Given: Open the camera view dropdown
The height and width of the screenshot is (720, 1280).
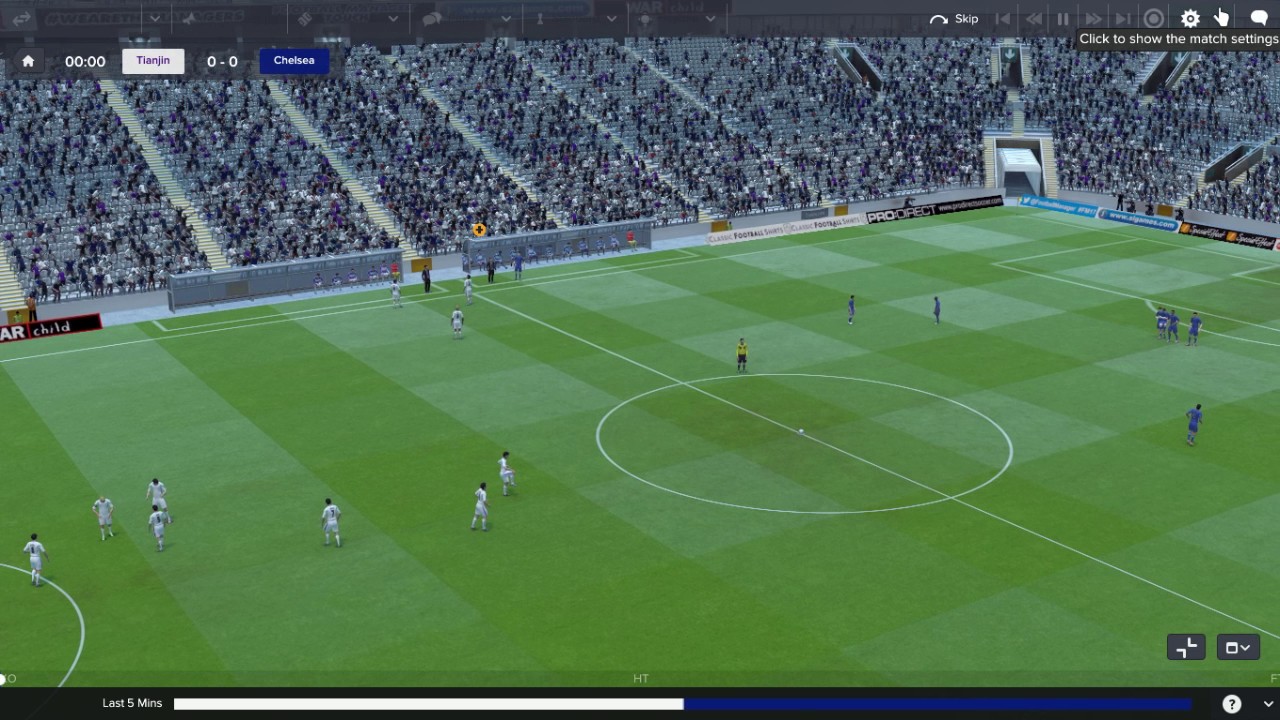Looking at the screenshot, I should [x=1237, y=647].
